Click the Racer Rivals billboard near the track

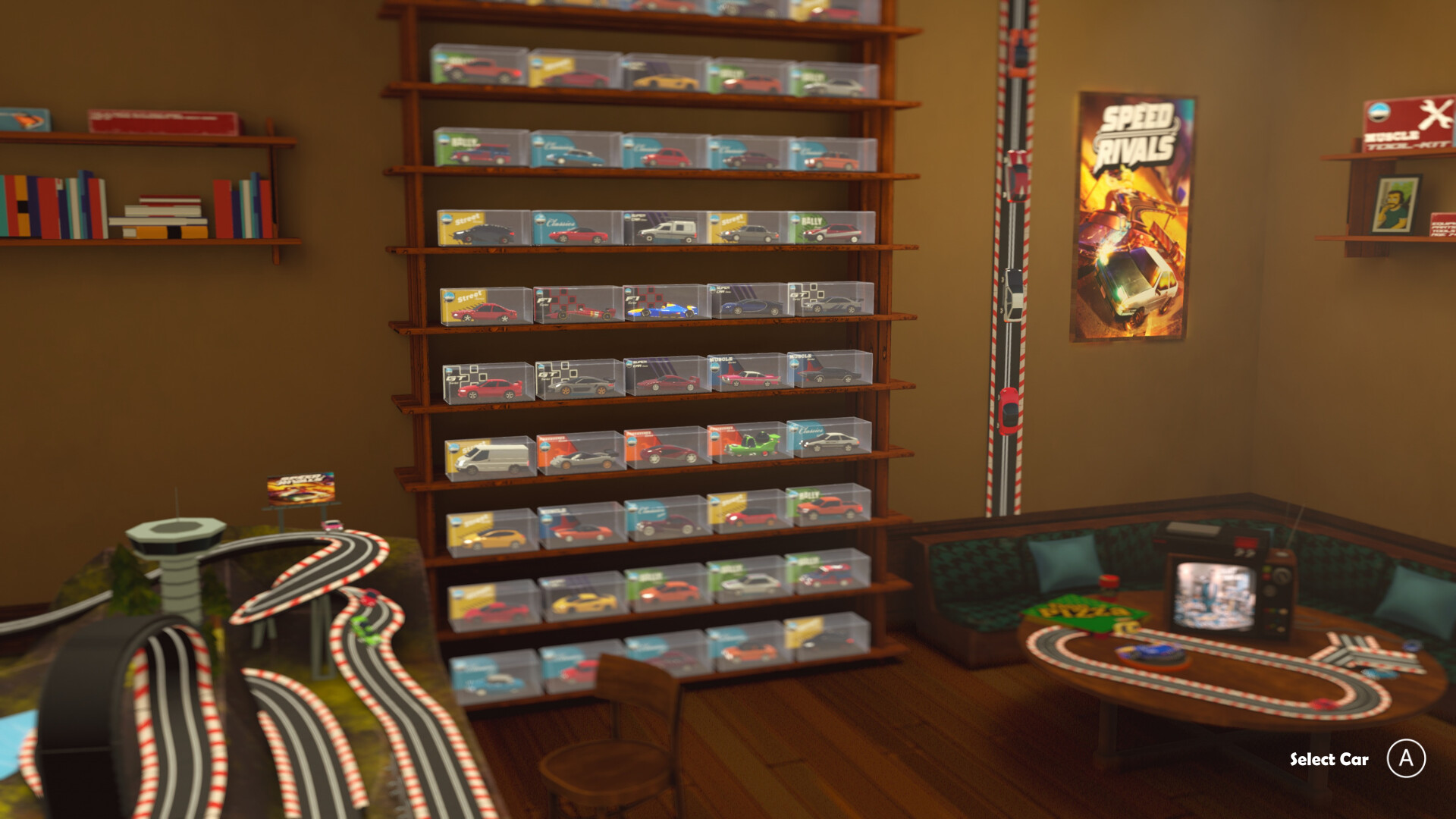pyautogui.click(x=301, y=485)
